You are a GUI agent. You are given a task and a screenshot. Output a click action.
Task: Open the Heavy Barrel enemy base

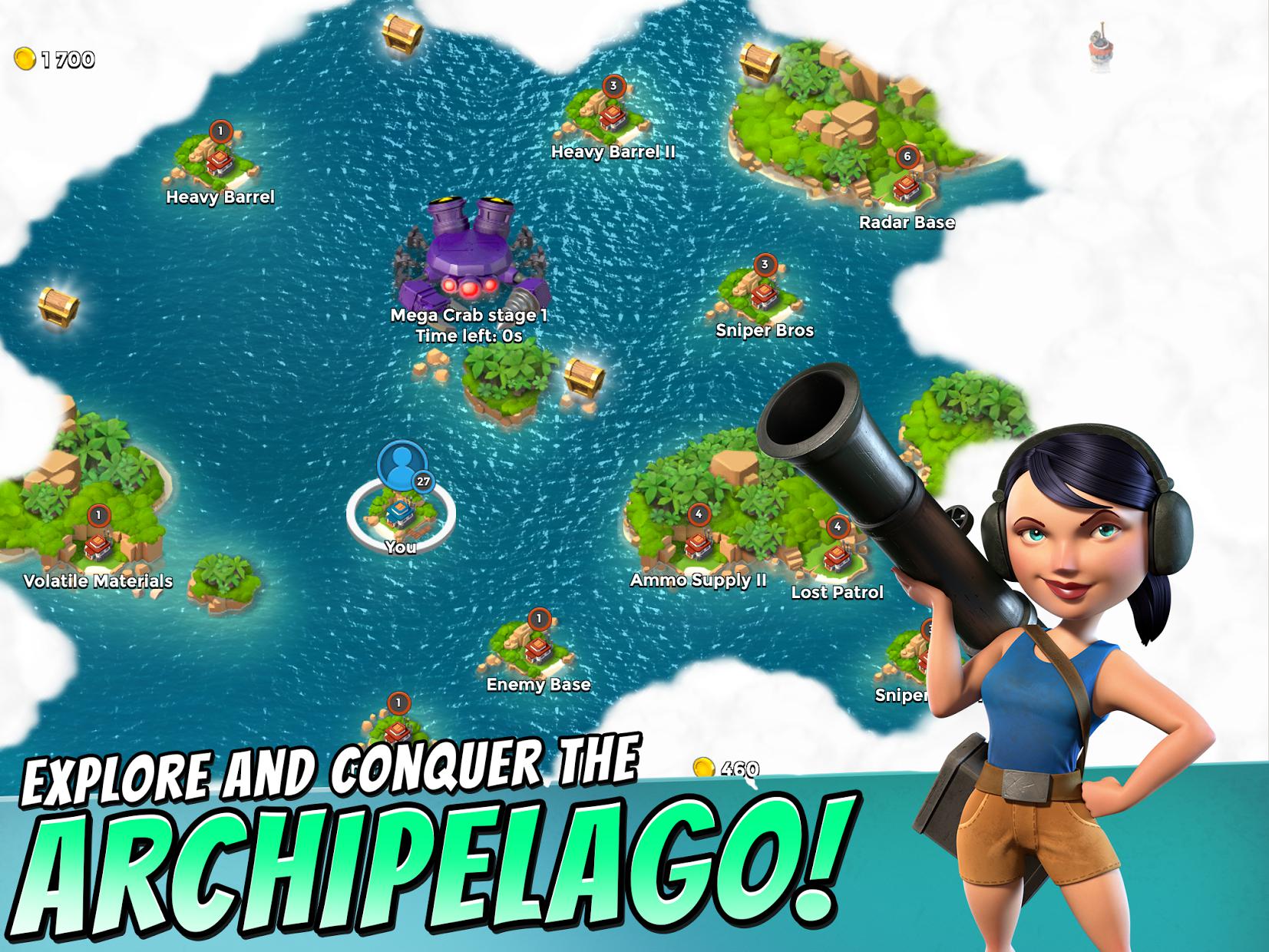click(x=218, y=161)
